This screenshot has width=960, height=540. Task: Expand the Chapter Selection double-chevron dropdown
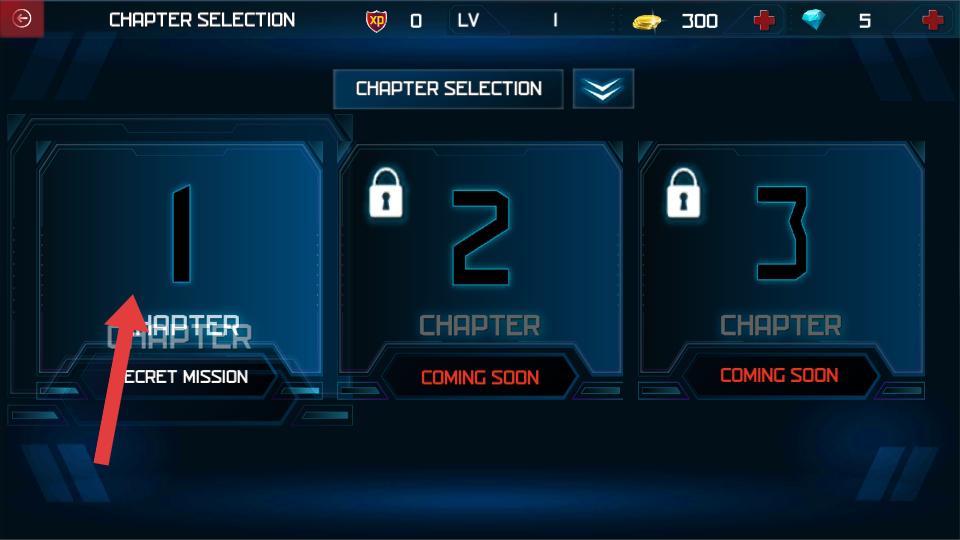click(x=603, y=89)
